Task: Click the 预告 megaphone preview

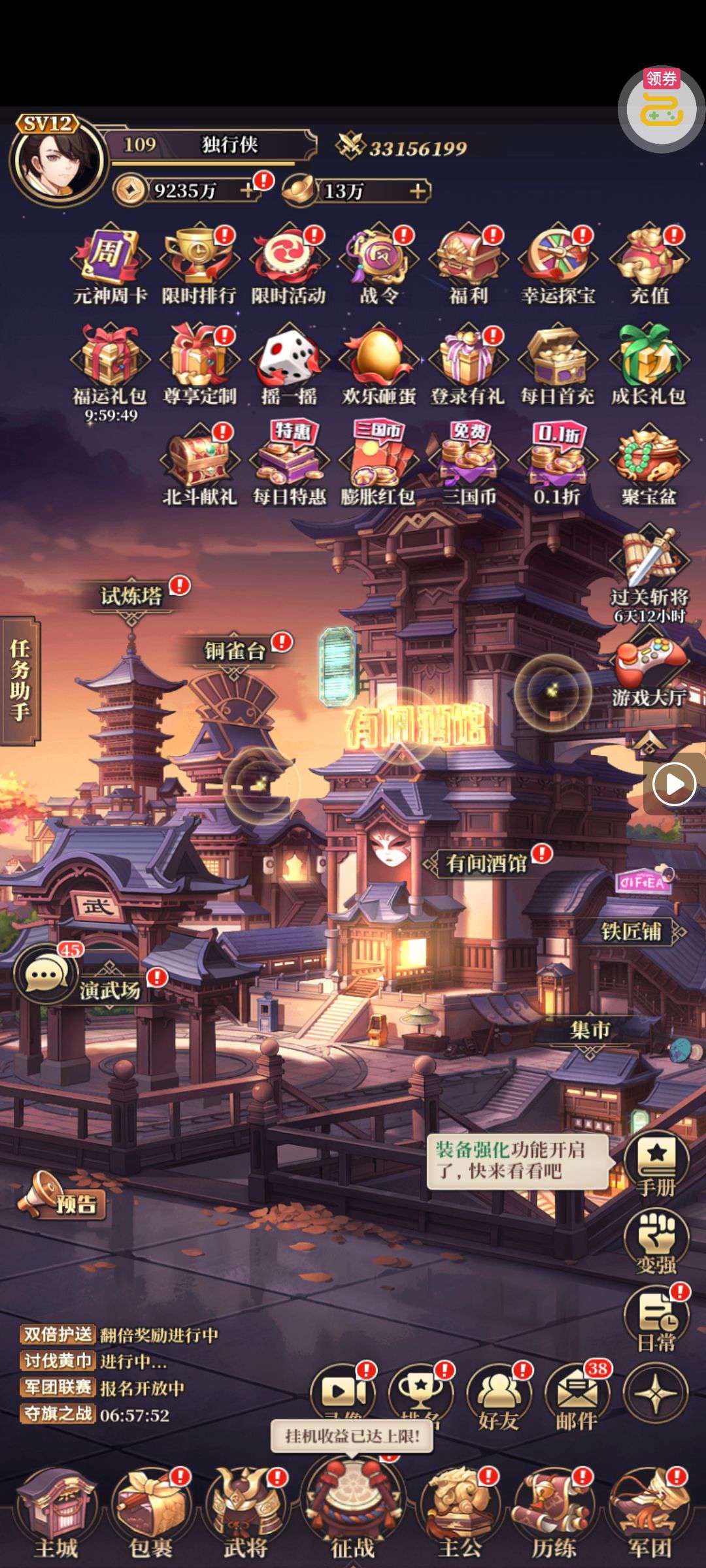Action: coord(62,1196)
